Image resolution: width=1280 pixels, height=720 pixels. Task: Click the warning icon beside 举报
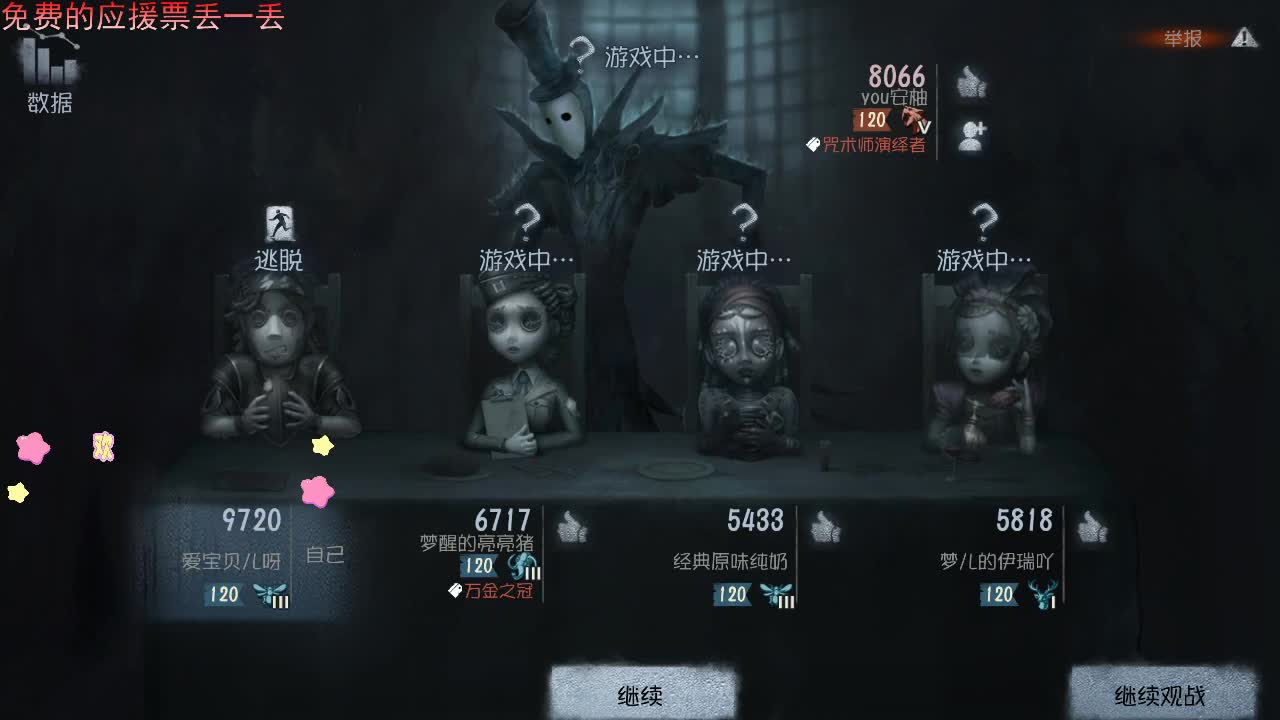pyautogui.click(x=1242, y=37)
